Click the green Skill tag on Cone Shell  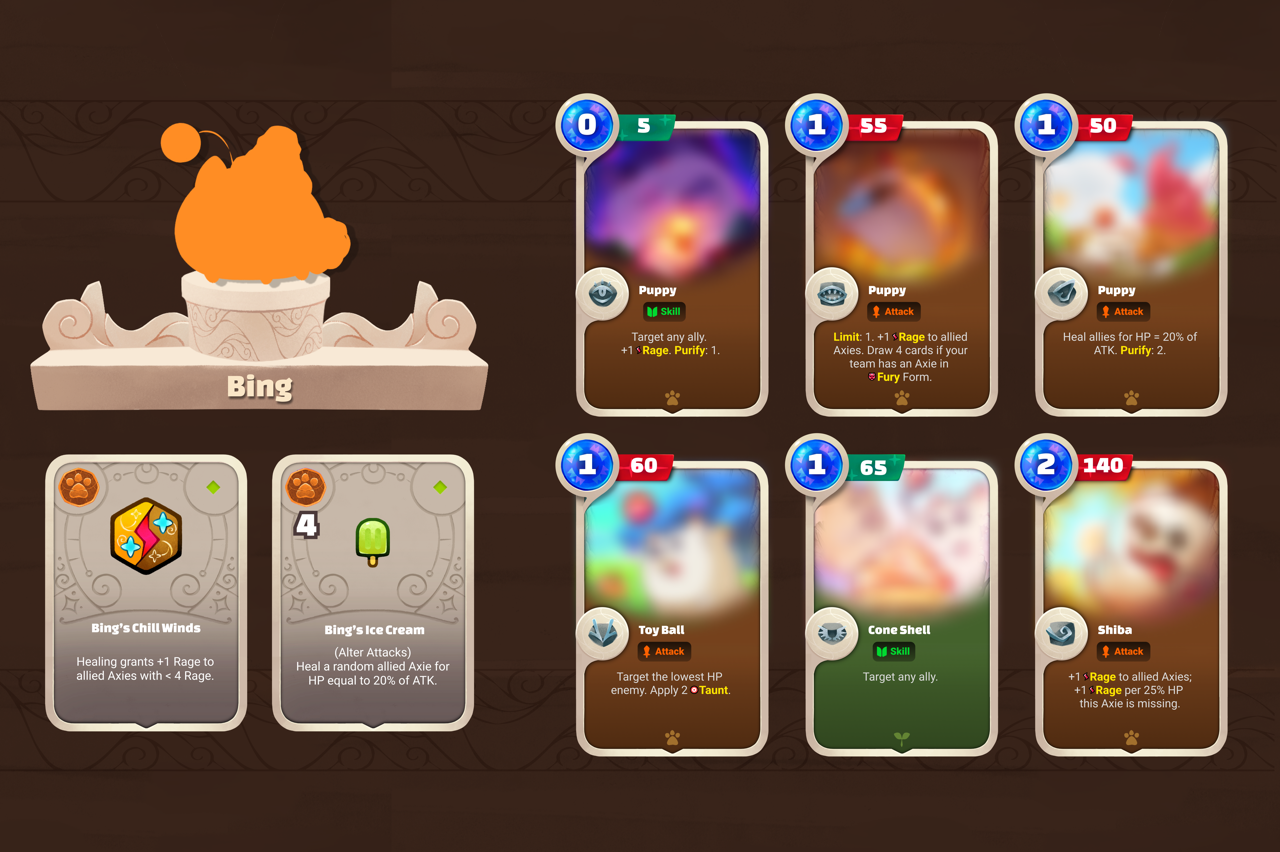(893, 651)
